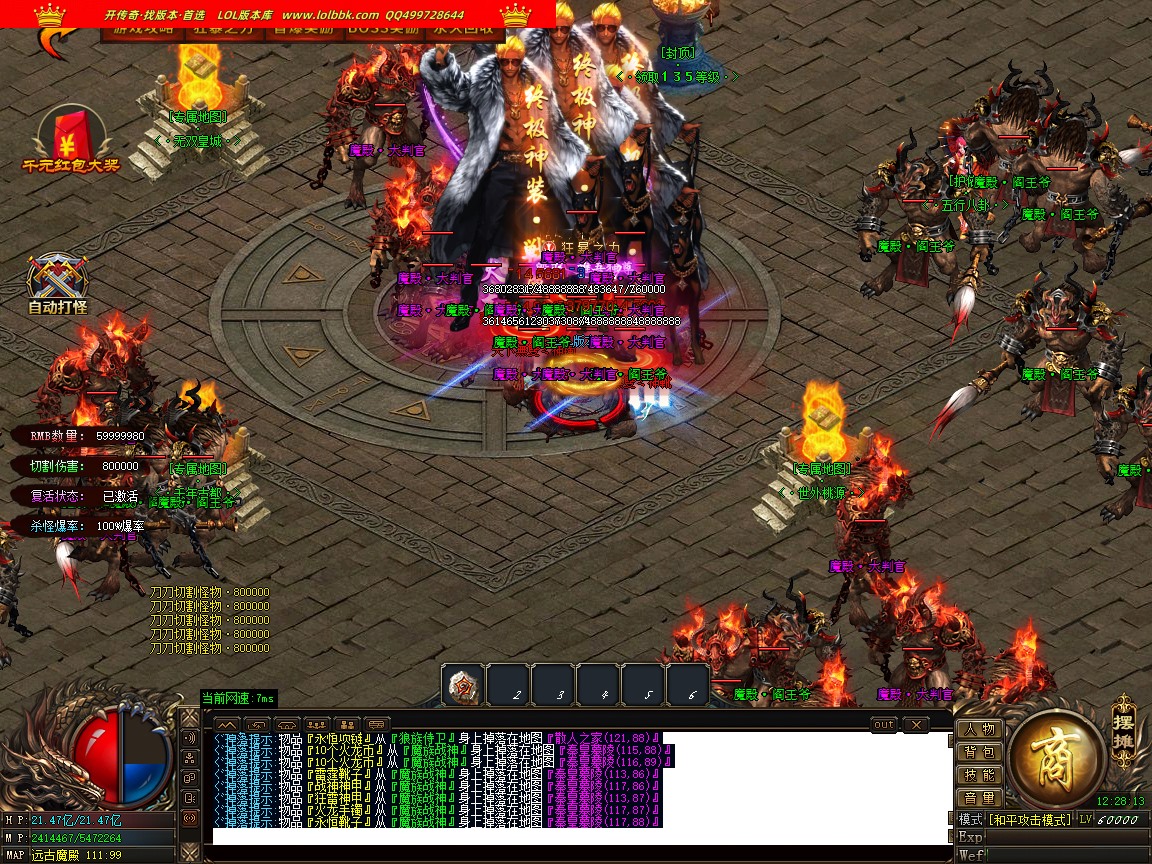Switch the 和平攻击模式 attack mode
The image size is (1152, 864).
[x=1029, y=820]
